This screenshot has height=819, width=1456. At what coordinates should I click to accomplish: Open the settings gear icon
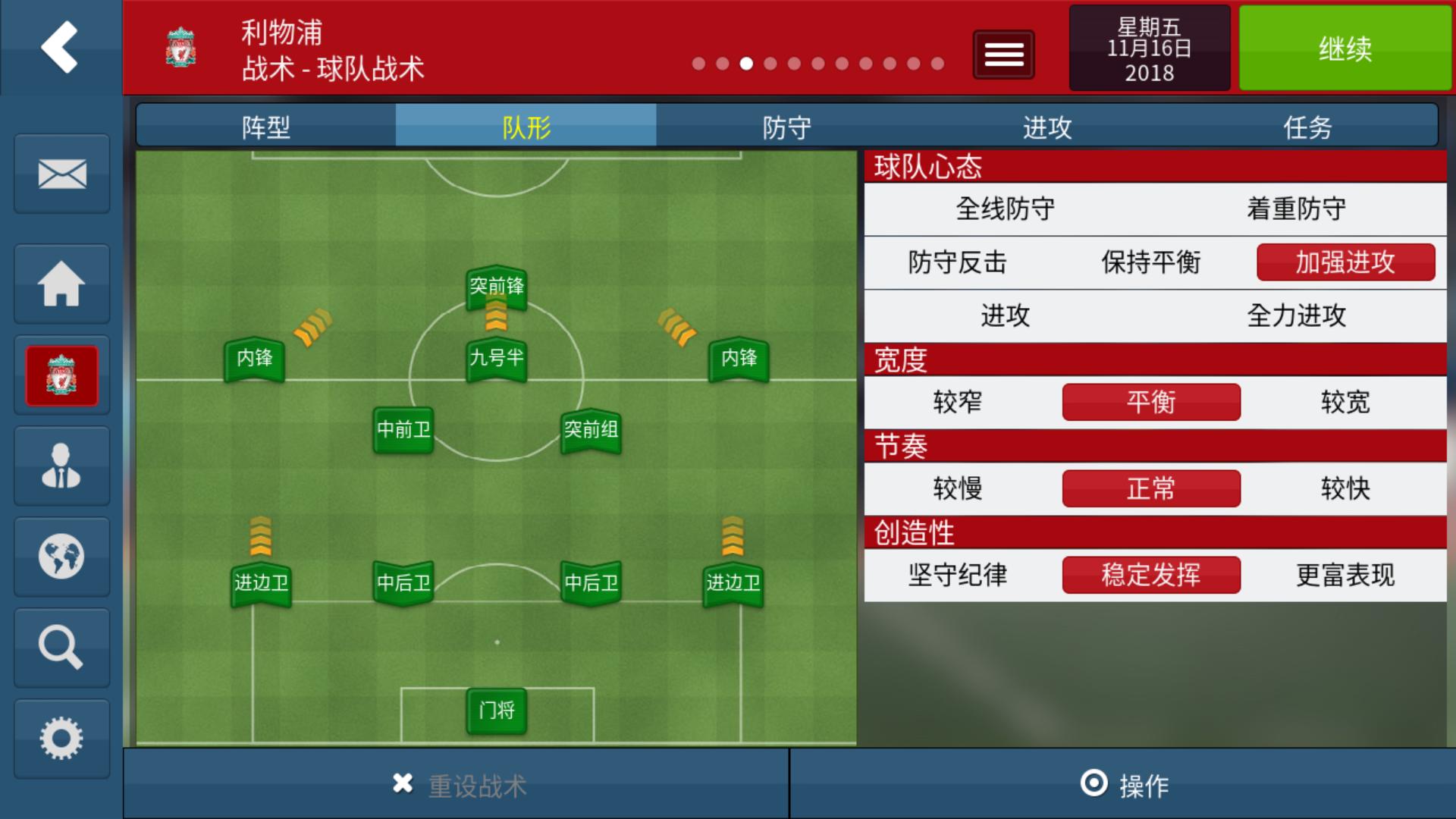click(x=61, y=736)
